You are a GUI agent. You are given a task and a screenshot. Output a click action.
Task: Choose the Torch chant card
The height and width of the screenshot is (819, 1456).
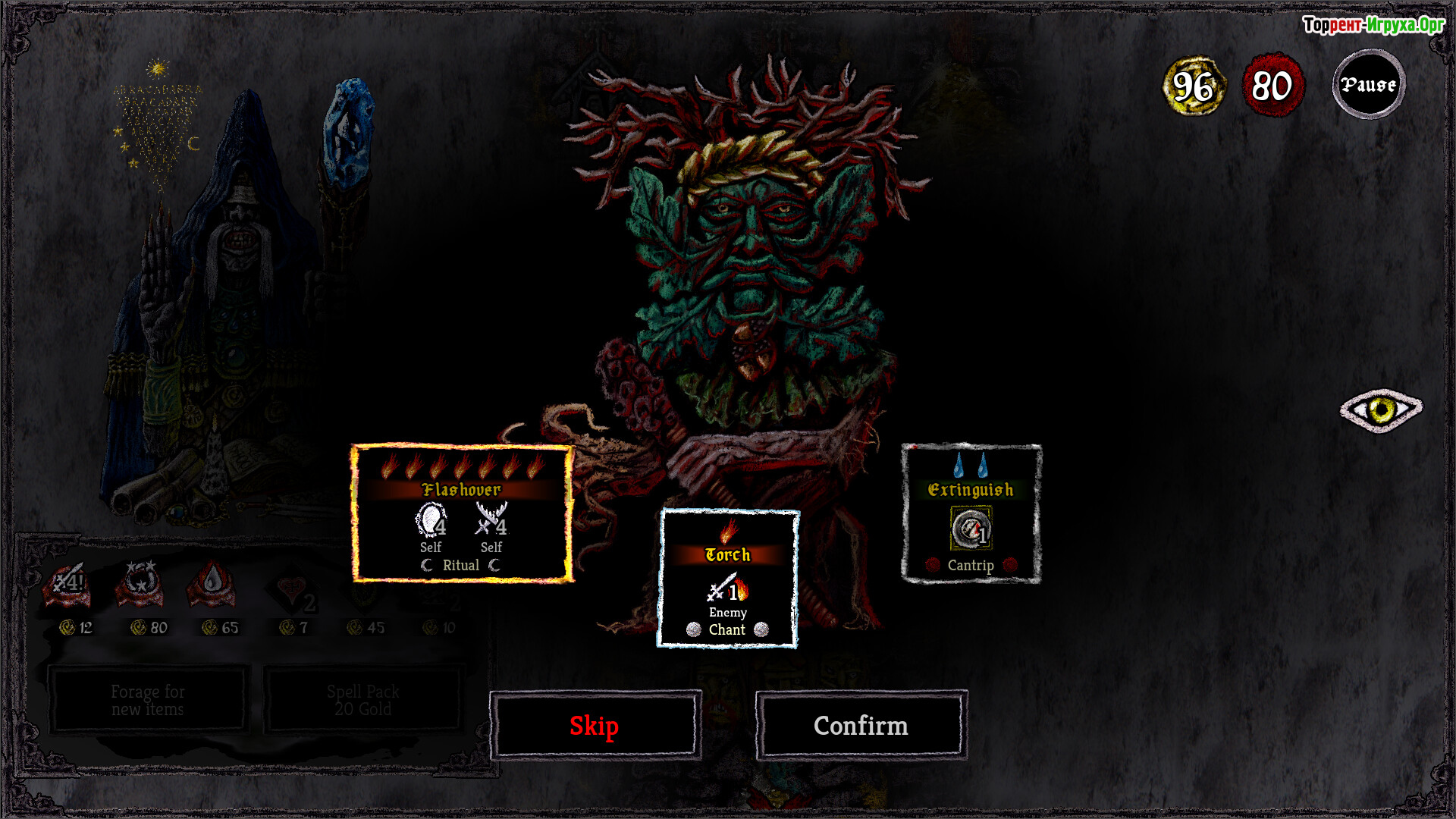pos(727,579)
